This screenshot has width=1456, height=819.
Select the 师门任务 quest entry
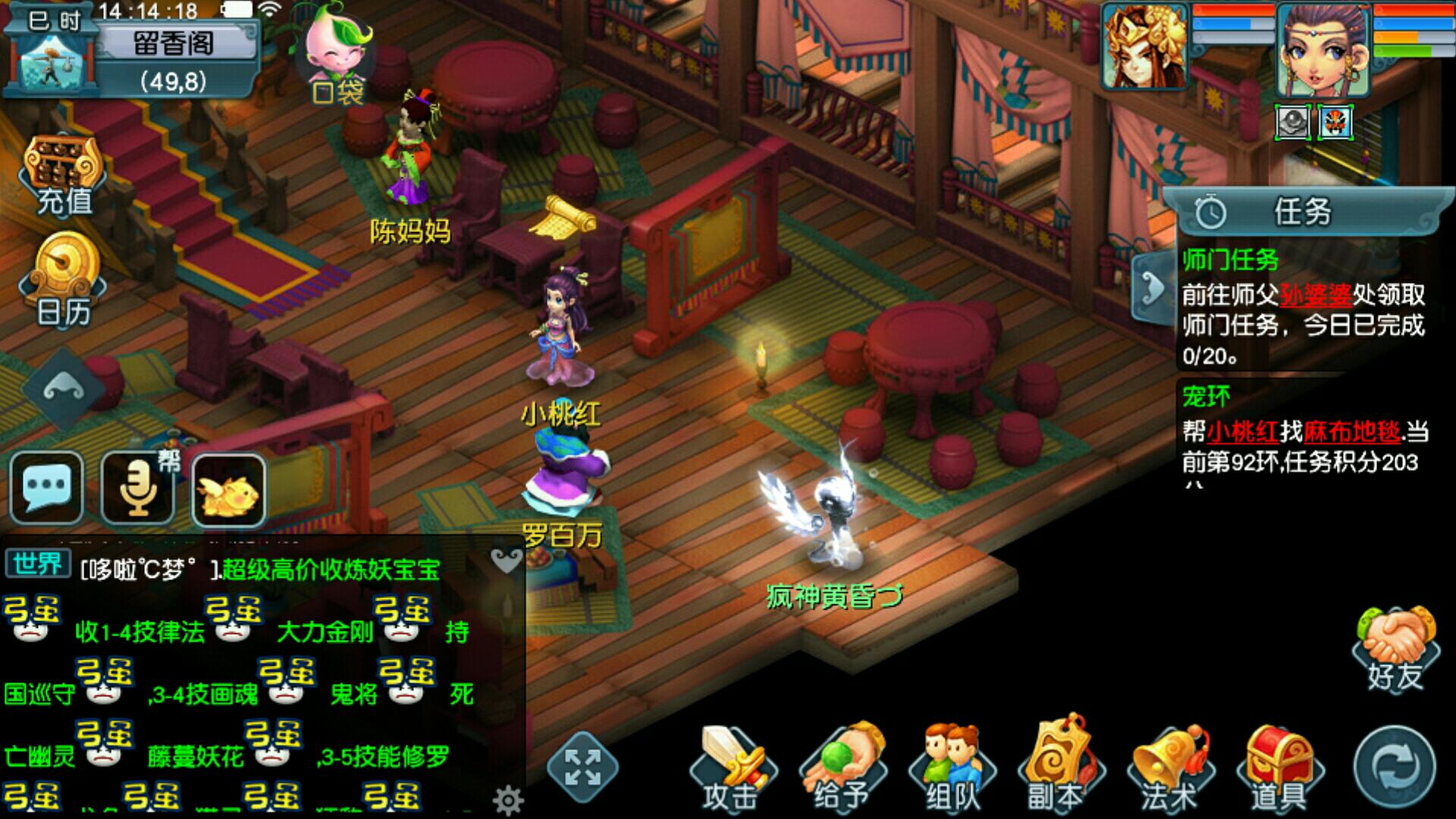tap(1230, 261)
